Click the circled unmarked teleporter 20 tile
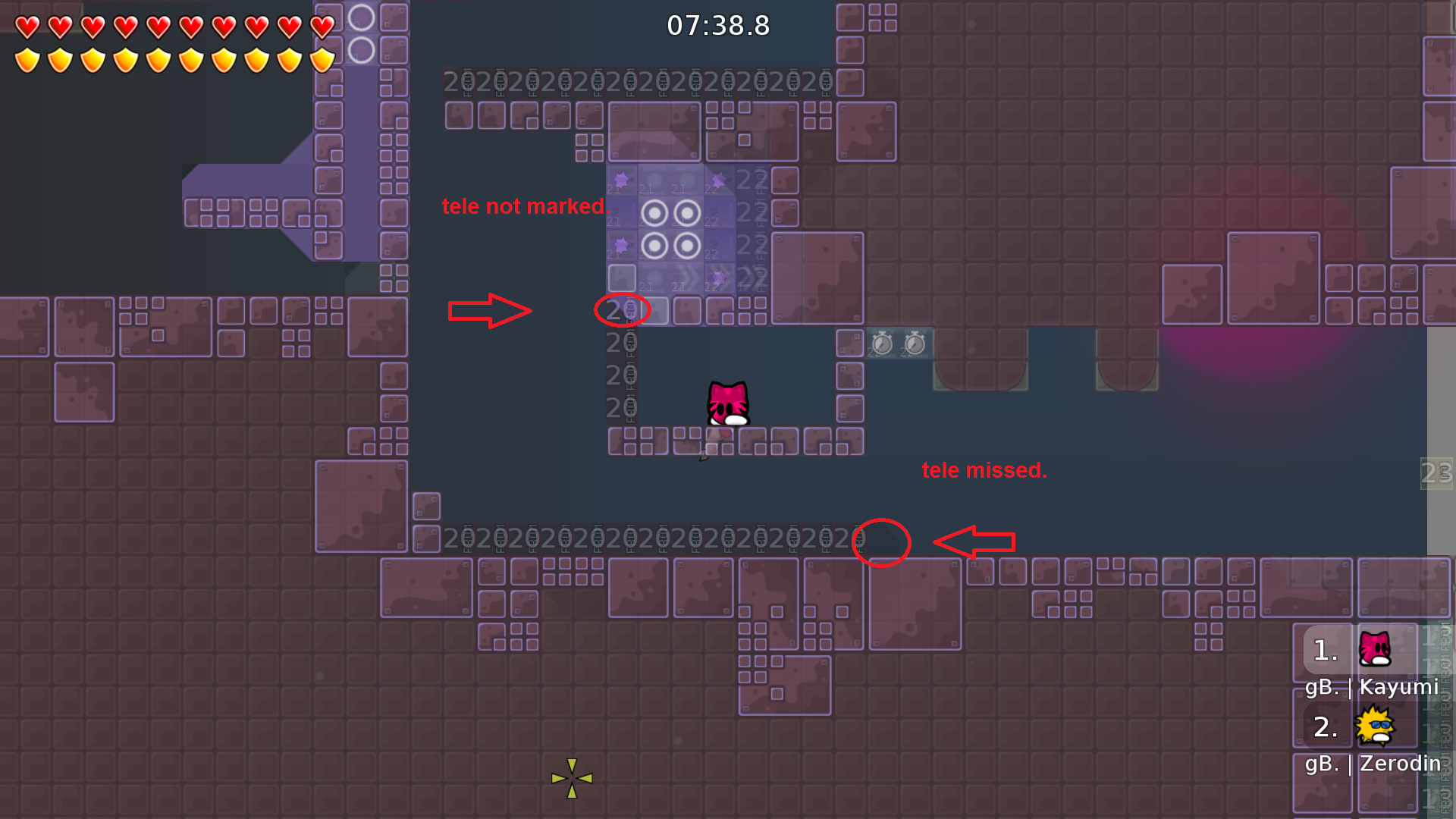1456x819 pixels. point(622,310)
